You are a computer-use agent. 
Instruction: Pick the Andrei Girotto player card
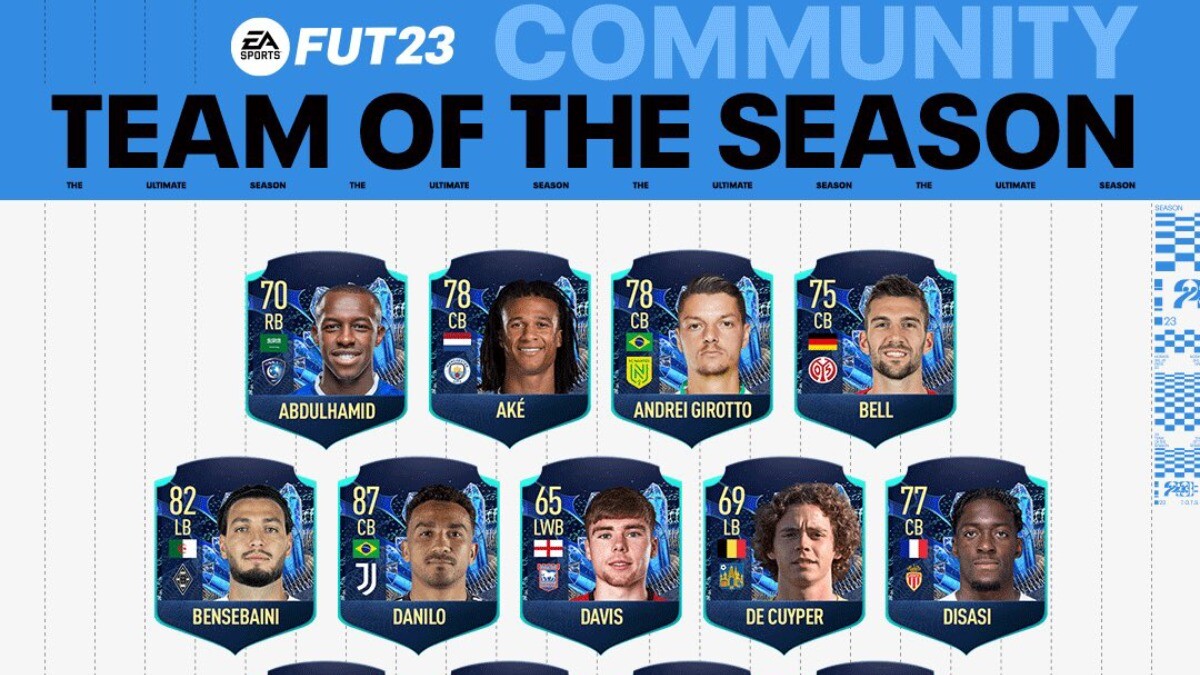pyautogui.click(x=692, y=347)
